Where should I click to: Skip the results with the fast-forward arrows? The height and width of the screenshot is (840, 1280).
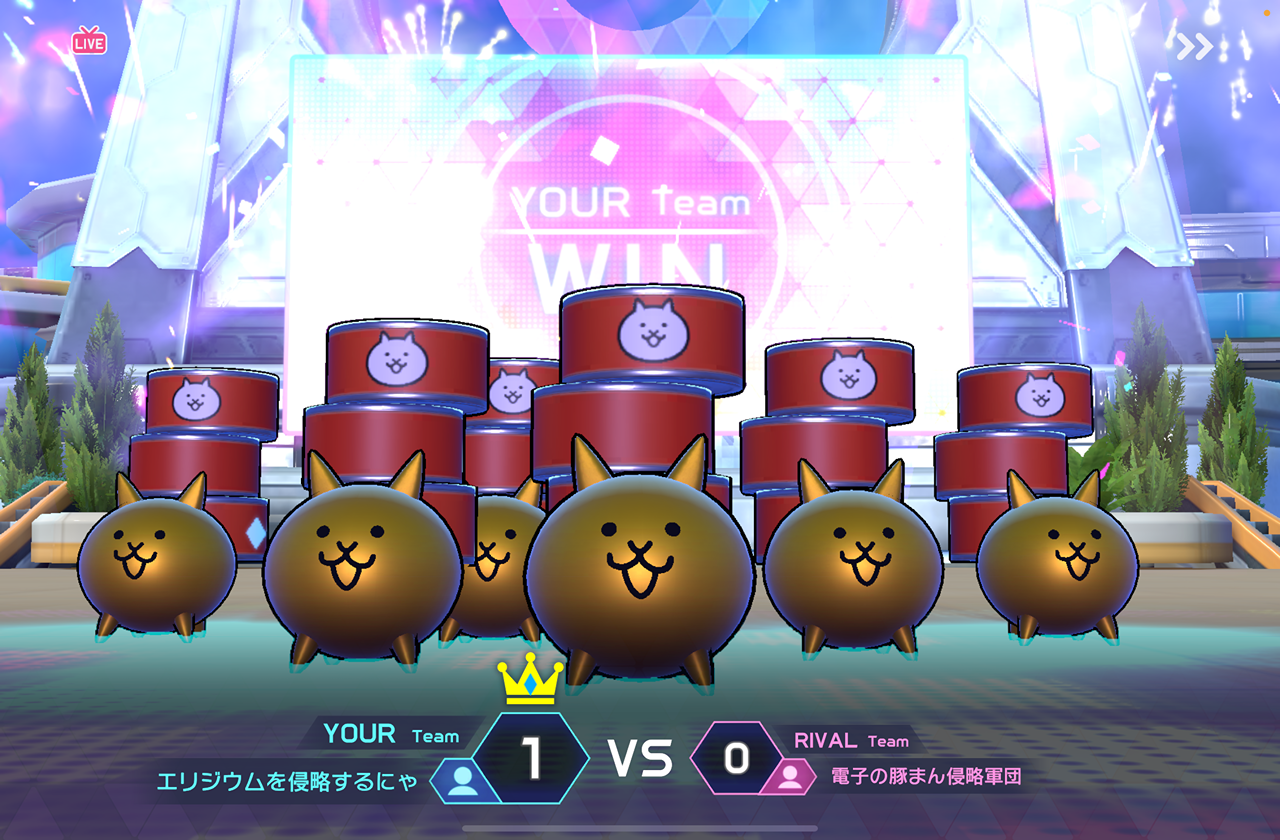pyautogui.click(x=1194, y=47)
